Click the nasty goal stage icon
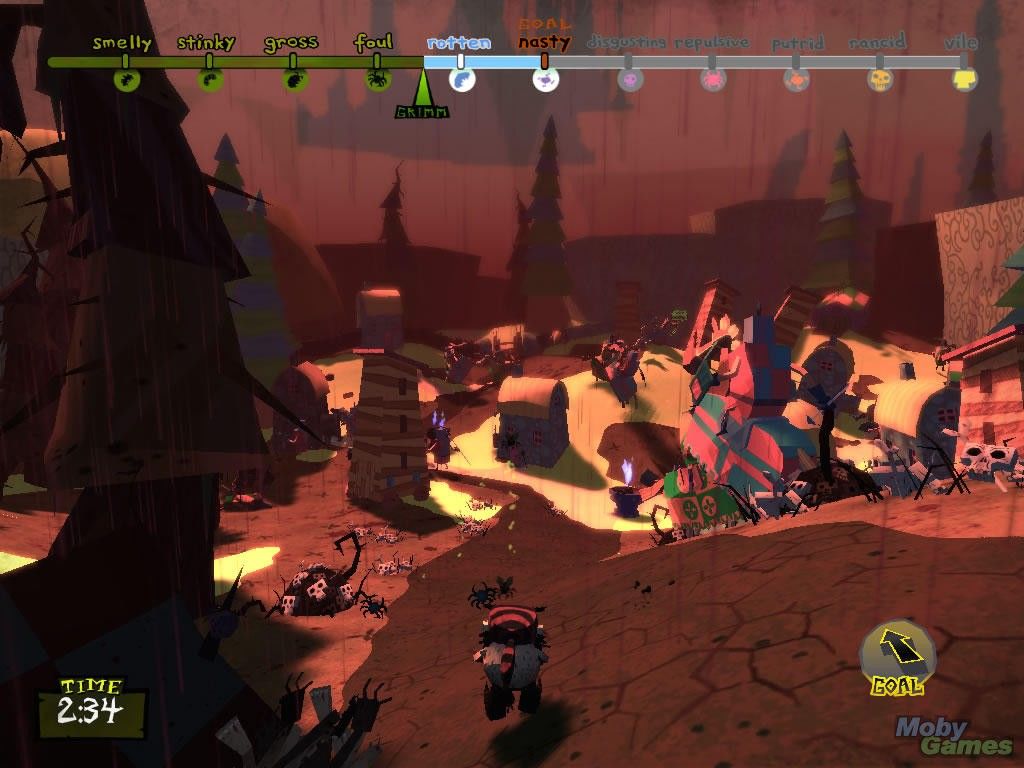 545,80
